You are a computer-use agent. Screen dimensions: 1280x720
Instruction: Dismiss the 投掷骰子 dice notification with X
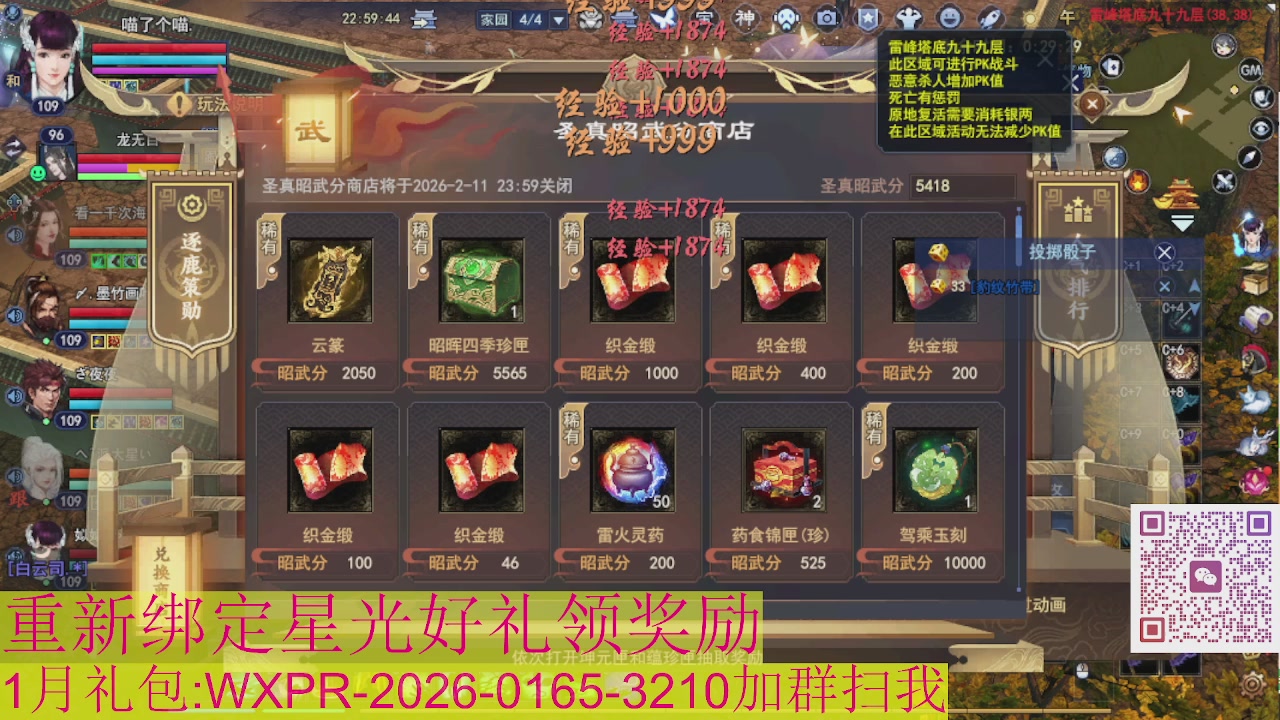1165,254
